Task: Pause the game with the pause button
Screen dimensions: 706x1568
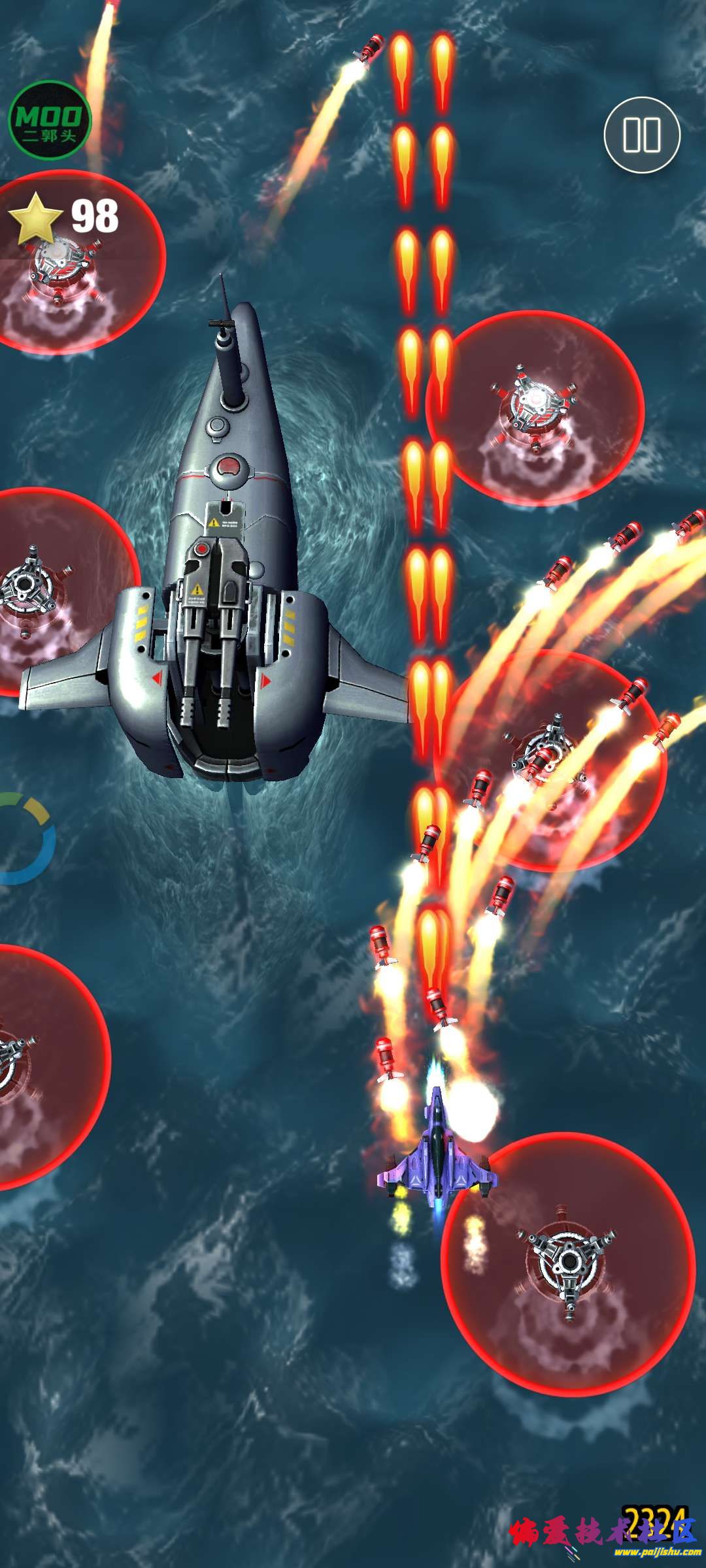Action: (x=642, y=135)
